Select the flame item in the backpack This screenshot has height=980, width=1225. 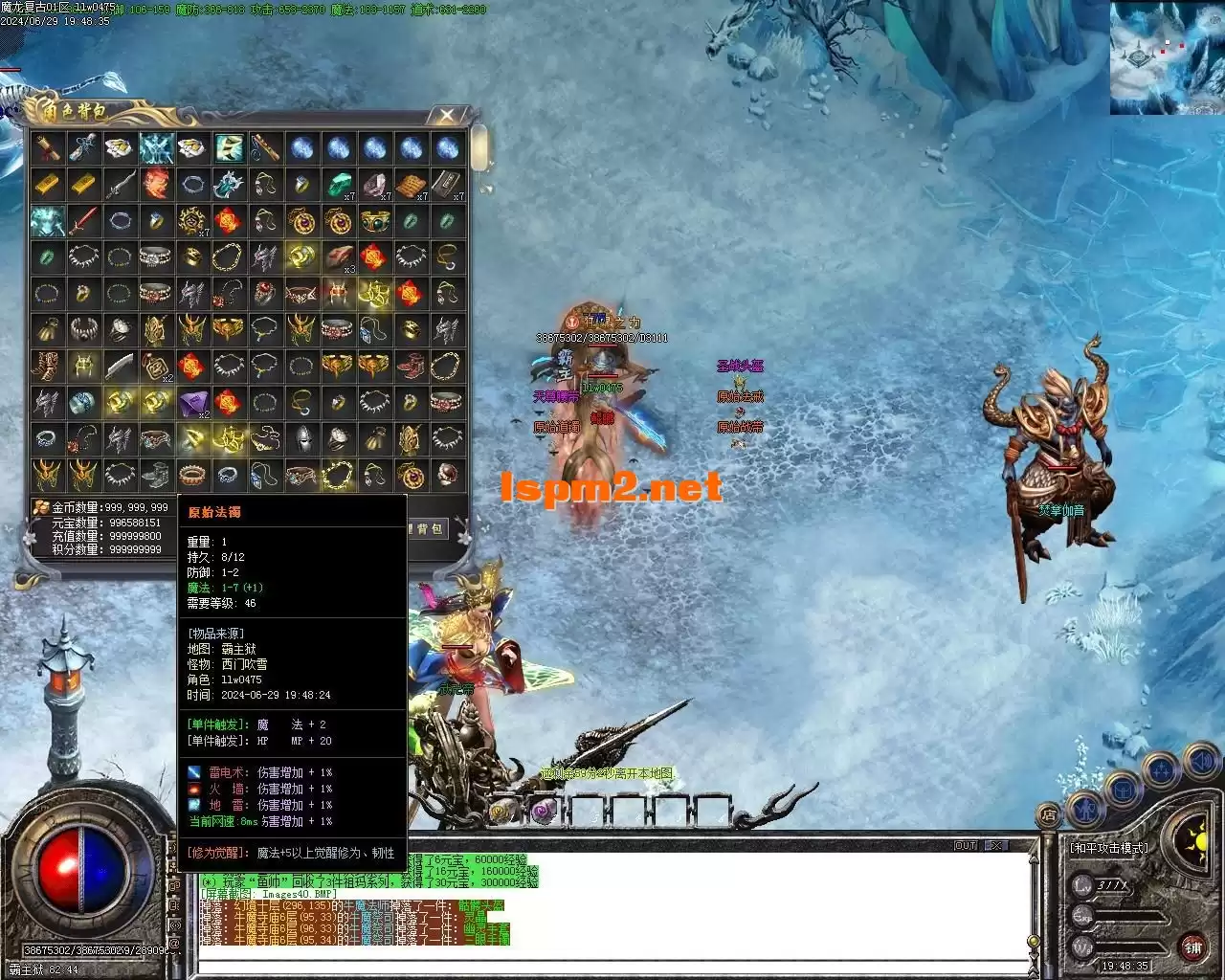(x=155, y=184)
